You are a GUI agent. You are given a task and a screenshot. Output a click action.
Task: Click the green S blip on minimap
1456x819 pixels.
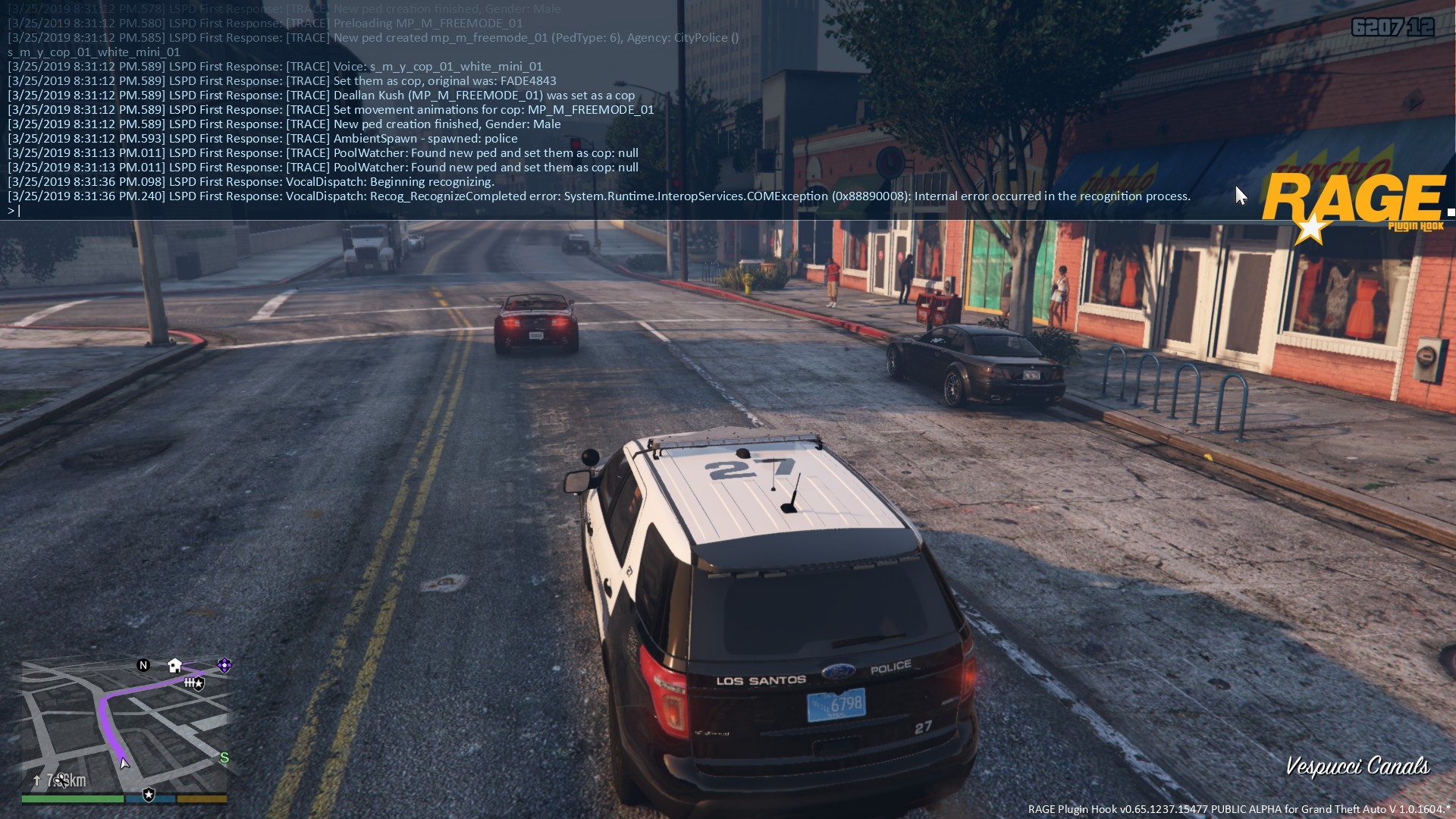pos(224,758)
